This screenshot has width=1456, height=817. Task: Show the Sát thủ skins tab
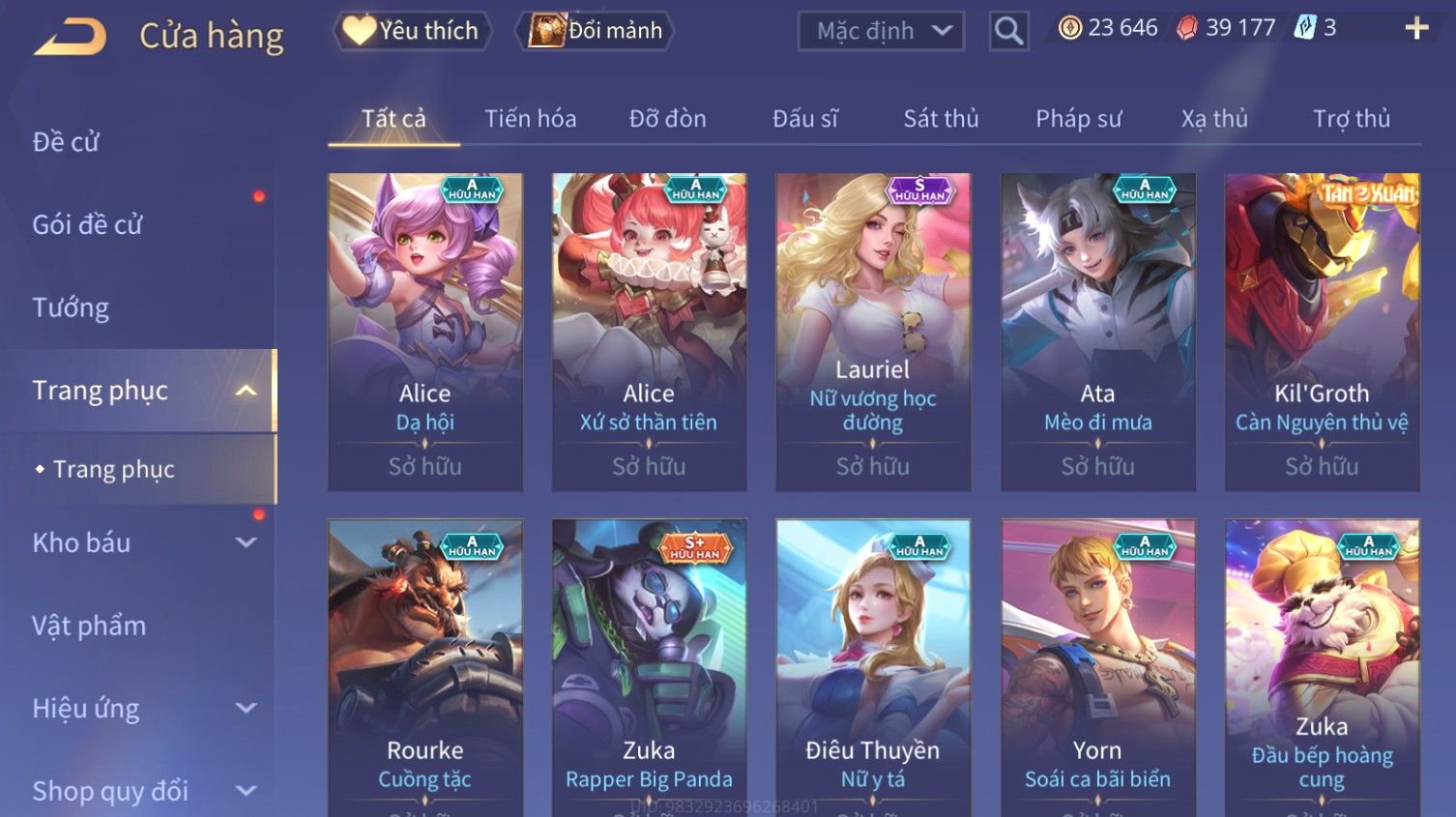pos(941,119)
